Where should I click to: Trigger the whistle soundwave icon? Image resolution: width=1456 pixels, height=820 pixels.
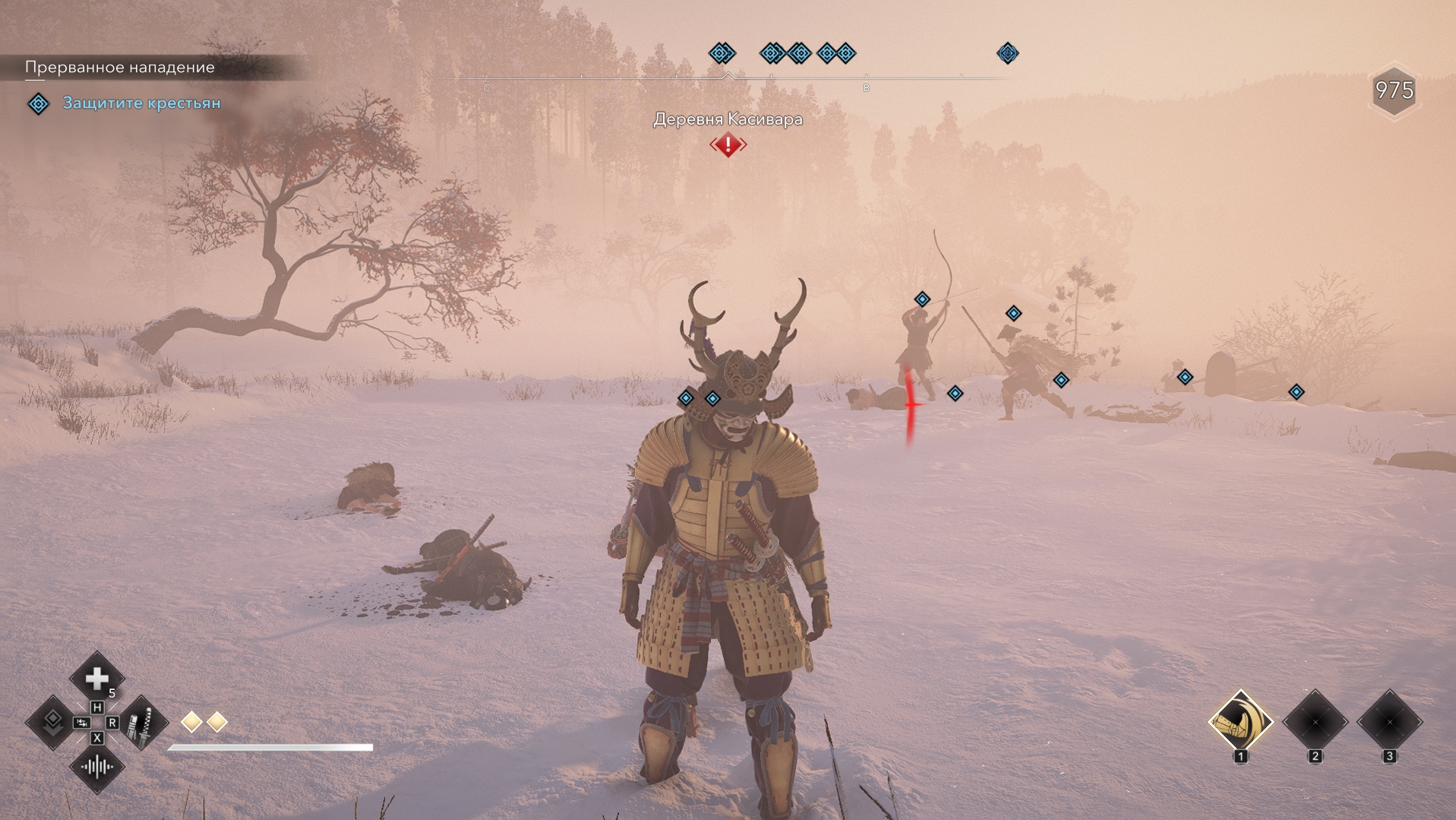click(x=97, y=767)
